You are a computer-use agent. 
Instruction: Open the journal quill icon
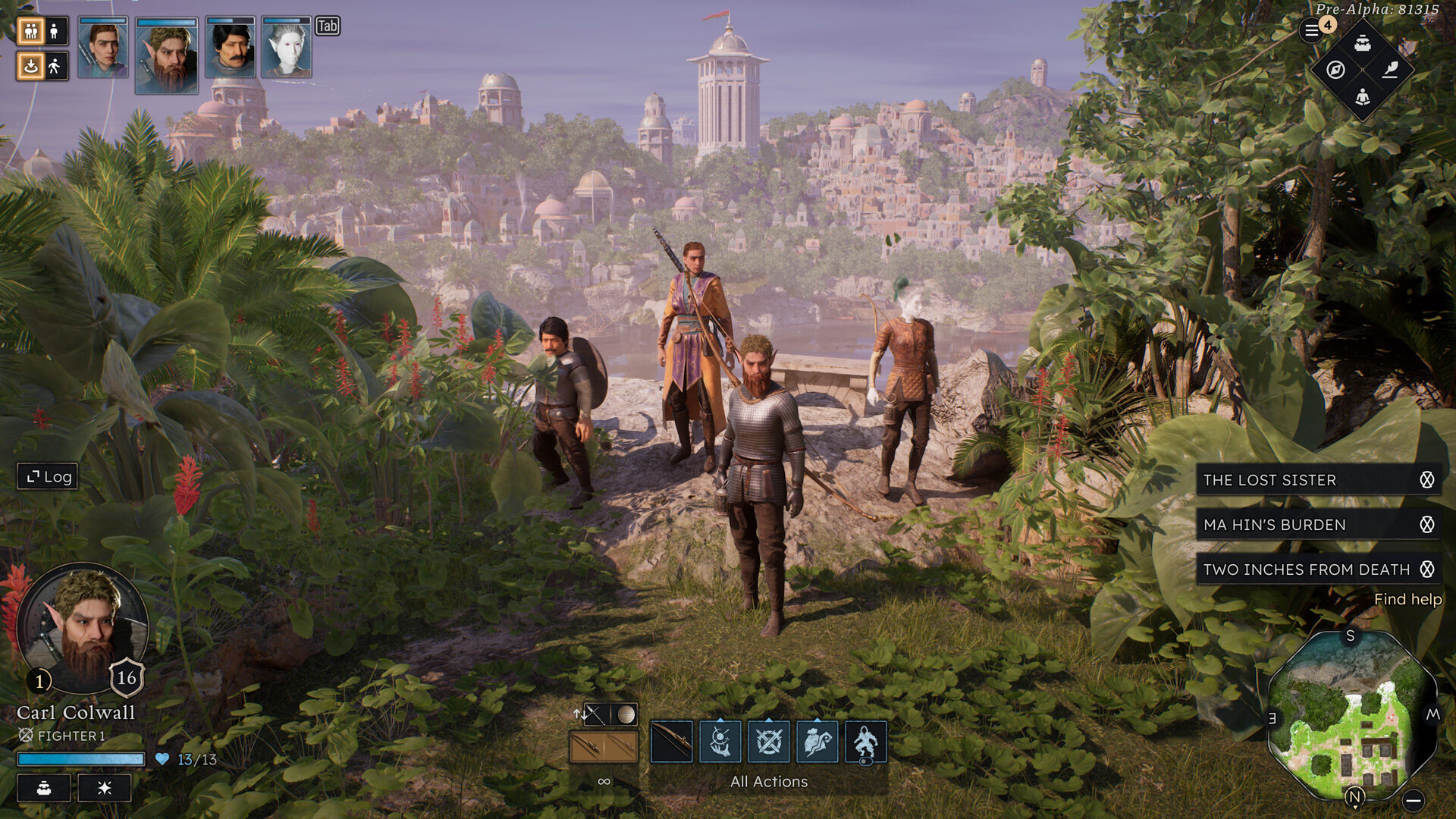[x=1392, y=71]
